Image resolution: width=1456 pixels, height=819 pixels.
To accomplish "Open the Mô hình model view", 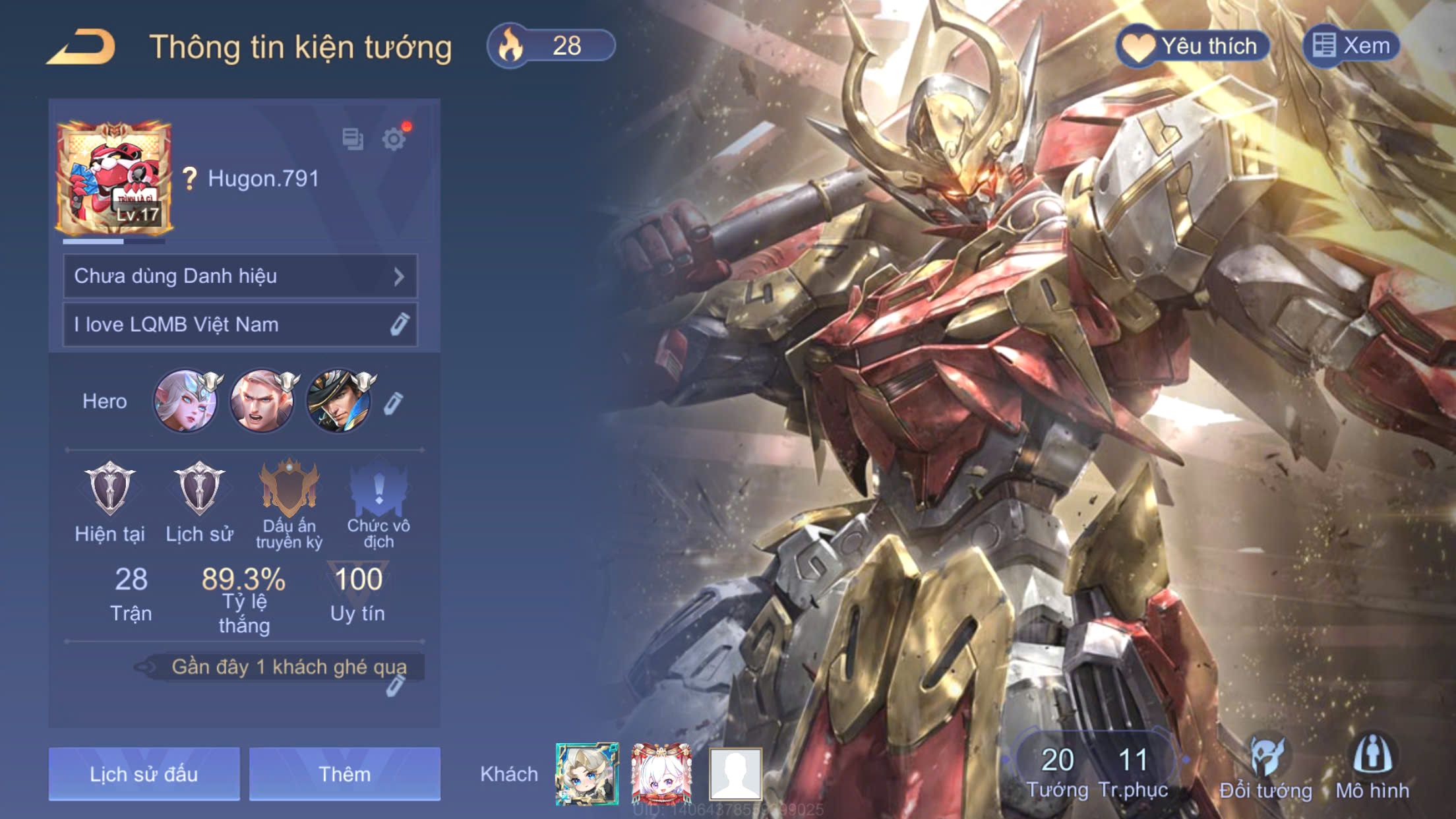I will (1372, 765).
